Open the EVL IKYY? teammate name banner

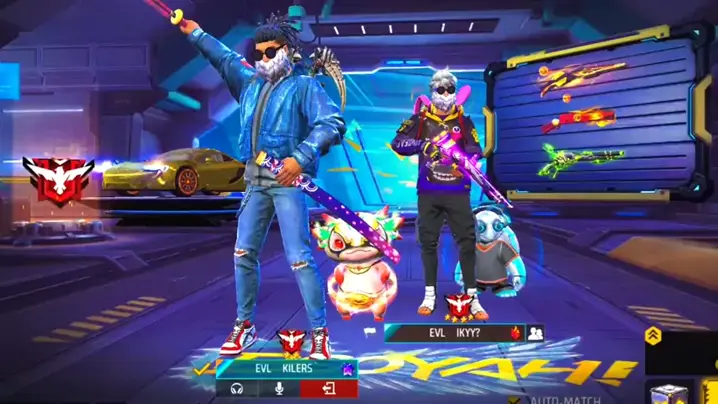452,333
